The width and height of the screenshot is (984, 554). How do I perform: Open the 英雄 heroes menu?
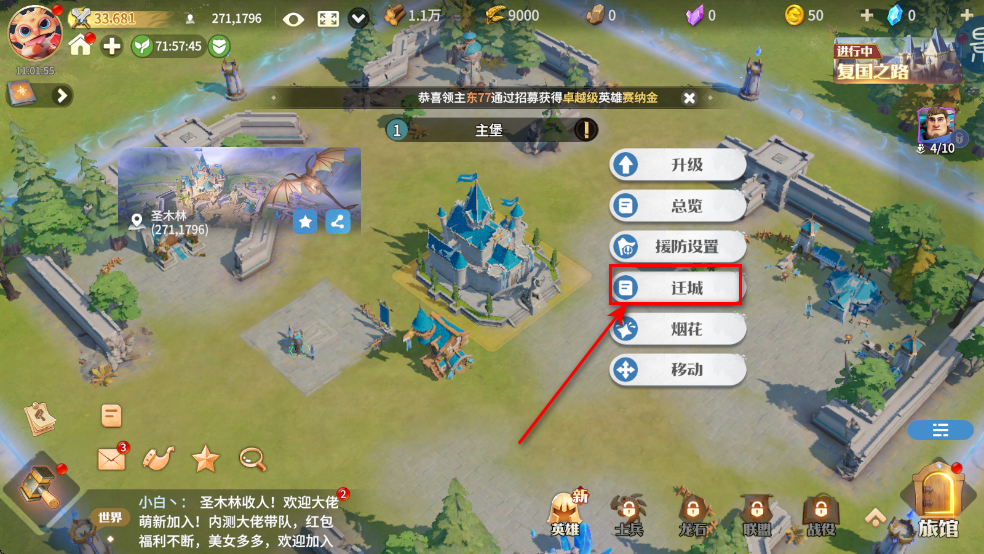566,512
